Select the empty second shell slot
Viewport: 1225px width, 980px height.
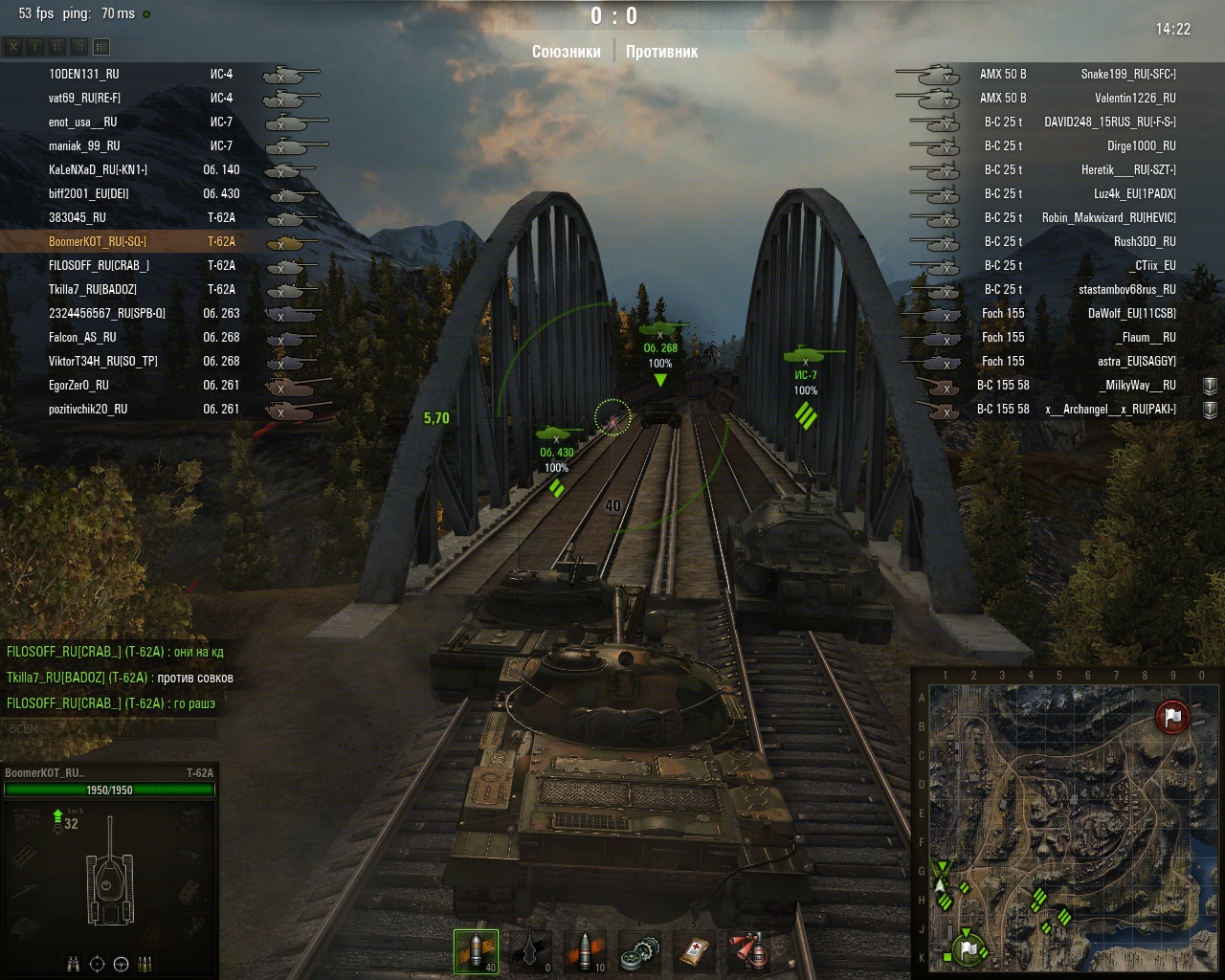click(x=531, y=950)
